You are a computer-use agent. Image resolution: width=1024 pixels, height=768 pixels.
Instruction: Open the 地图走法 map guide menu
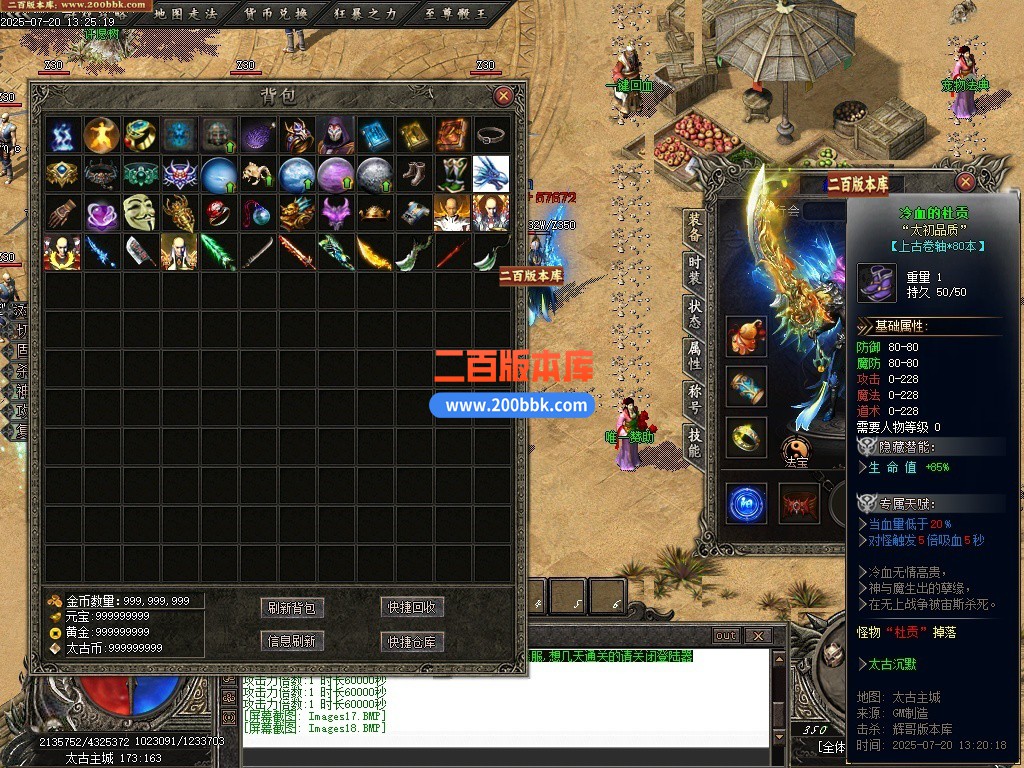point(185,13)
